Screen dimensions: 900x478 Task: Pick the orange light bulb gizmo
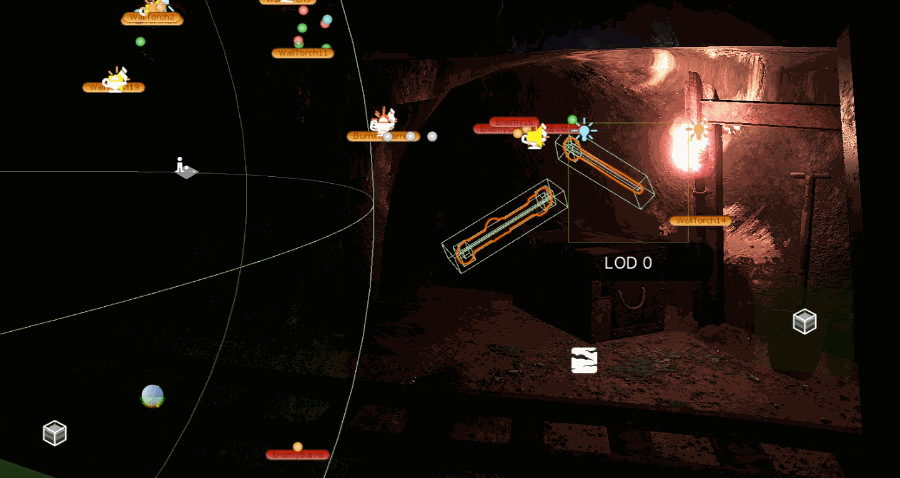click(699, 131)
